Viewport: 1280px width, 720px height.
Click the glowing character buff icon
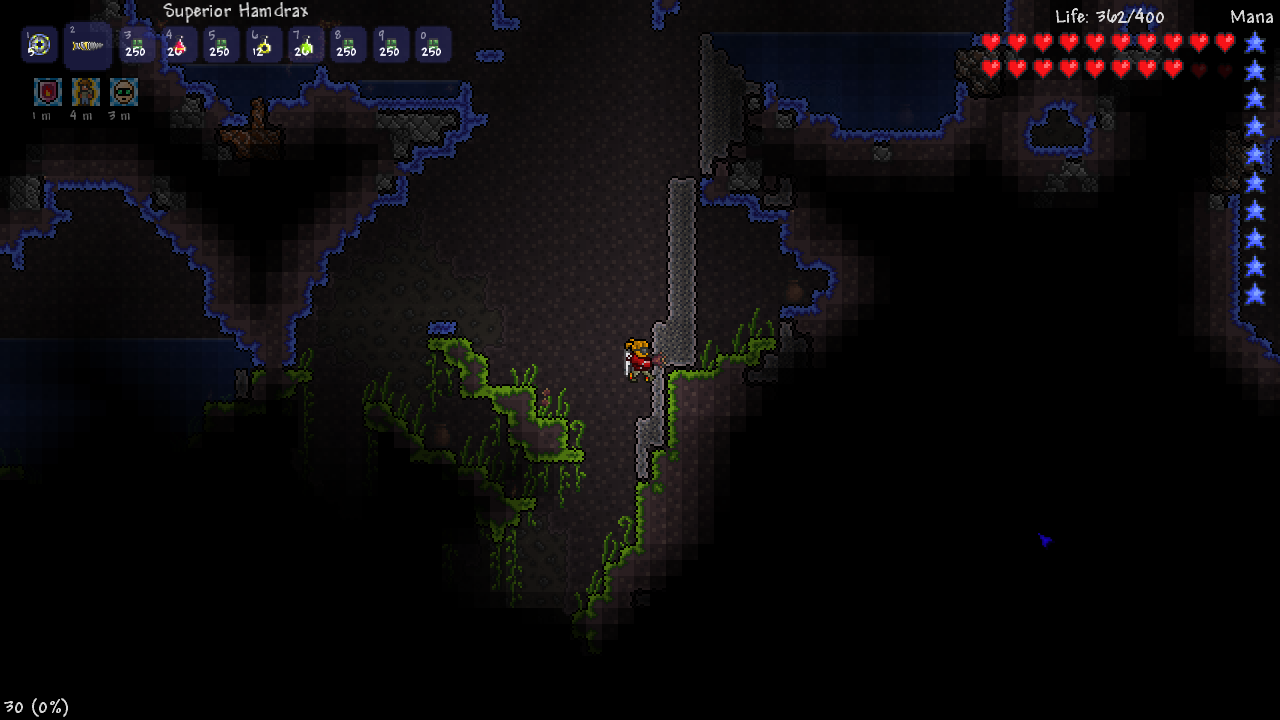click(x=85, y=92)
